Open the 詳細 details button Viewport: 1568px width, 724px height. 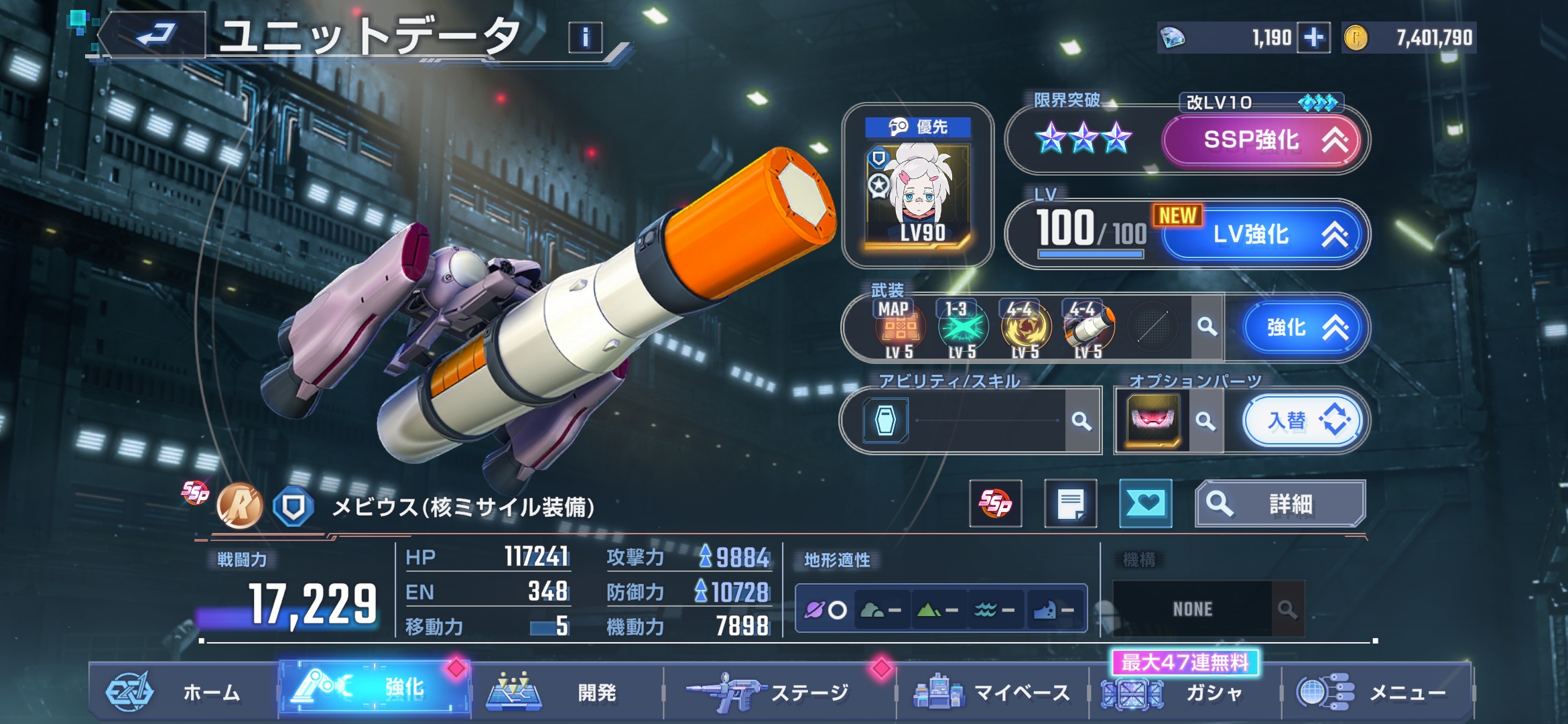tap(1280, 503)
